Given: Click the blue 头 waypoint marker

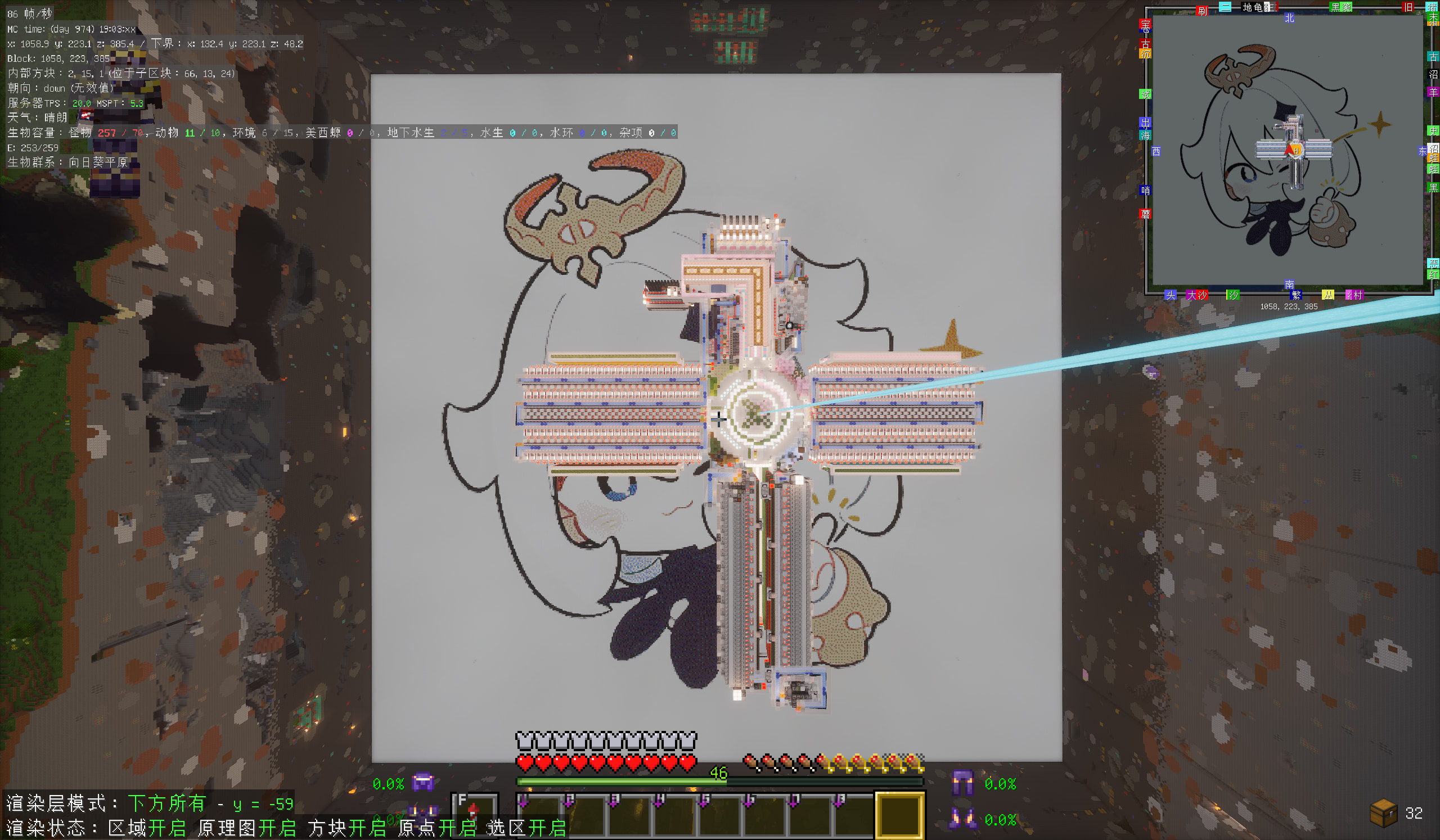Looking at the screenshot, I should [1171, 295].
